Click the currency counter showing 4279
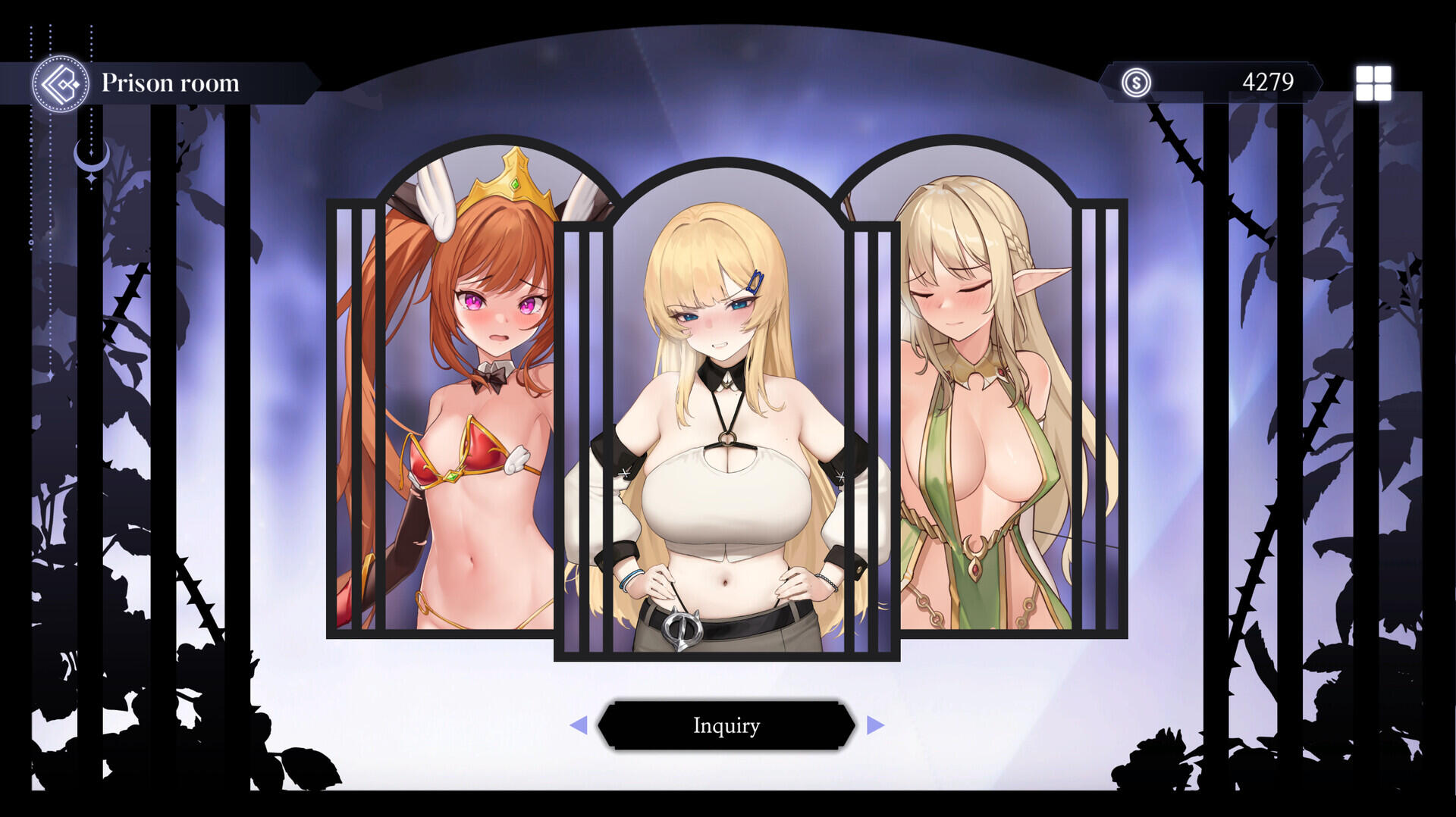 [1268, 82]
